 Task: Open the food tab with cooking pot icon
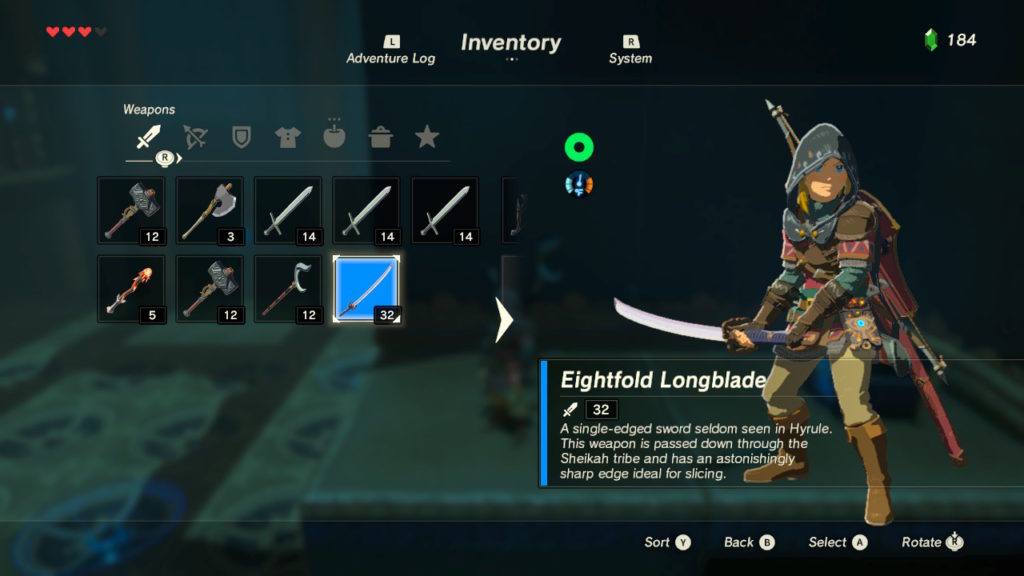[380, 137]
